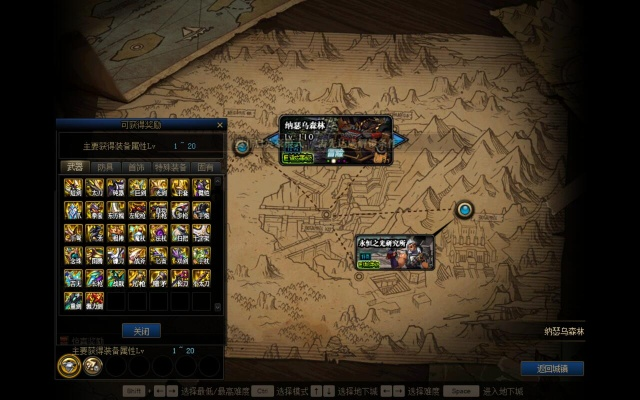
Task: Click the 关闭 (Close) button
Action: click(140, 330)
